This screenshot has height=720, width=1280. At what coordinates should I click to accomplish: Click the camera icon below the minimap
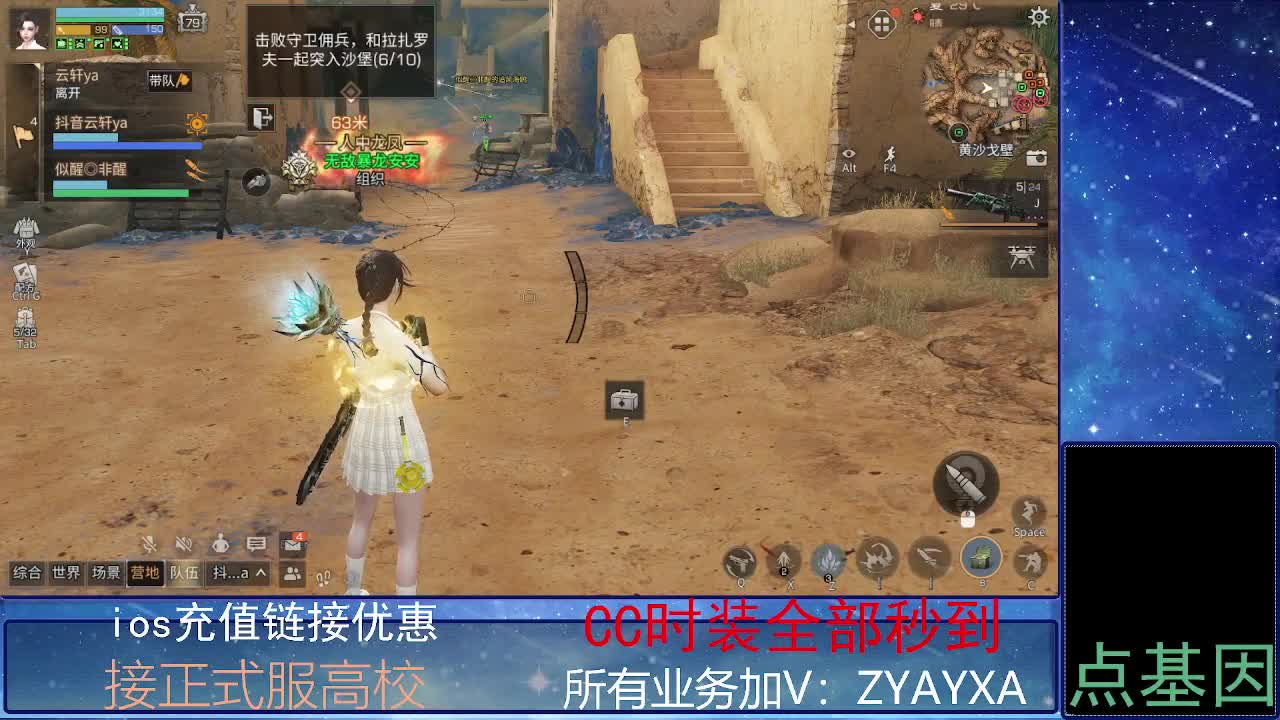(x=1037, y=158)
